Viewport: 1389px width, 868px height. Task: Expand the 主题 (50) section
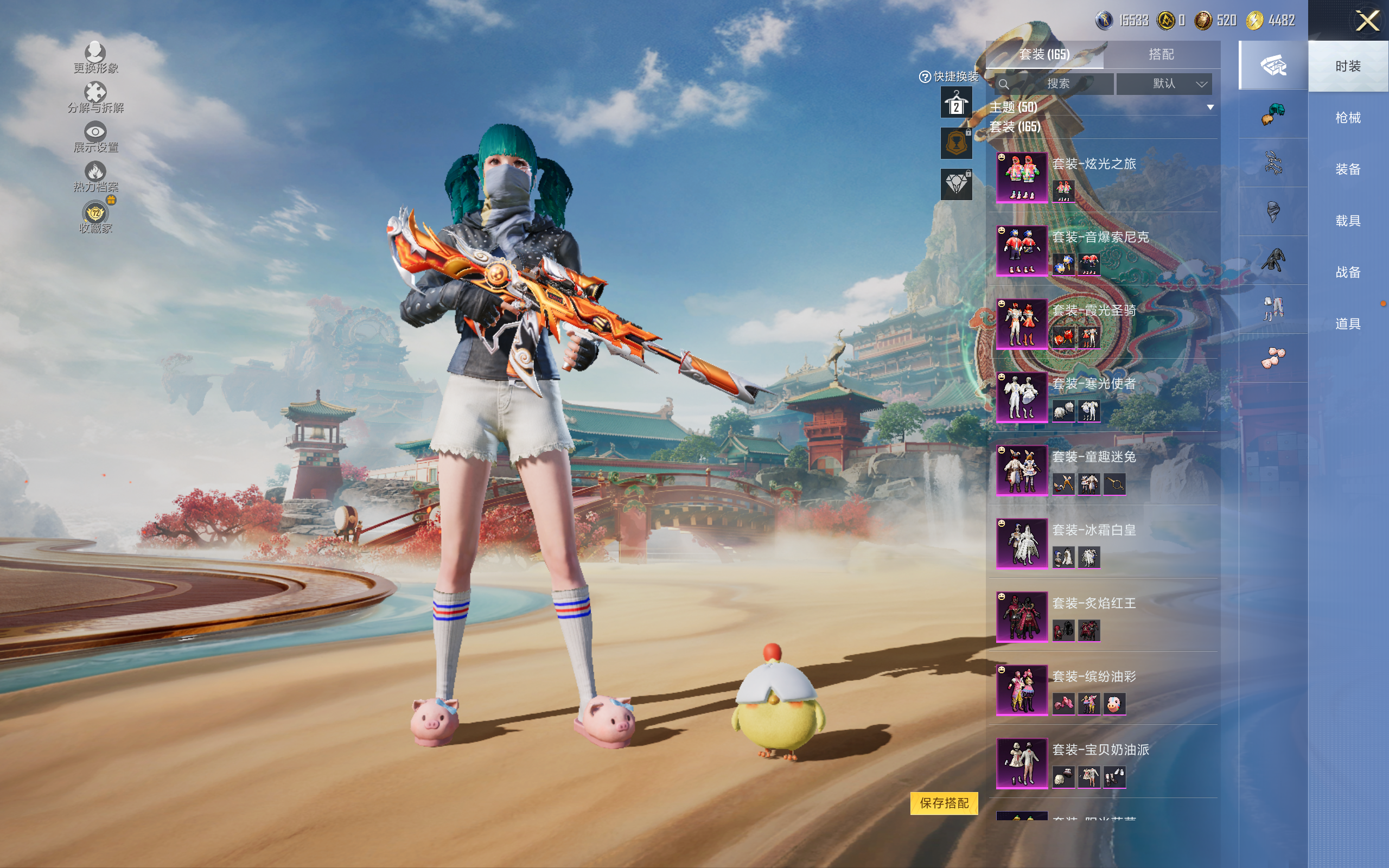click(x=1210, y=107)
